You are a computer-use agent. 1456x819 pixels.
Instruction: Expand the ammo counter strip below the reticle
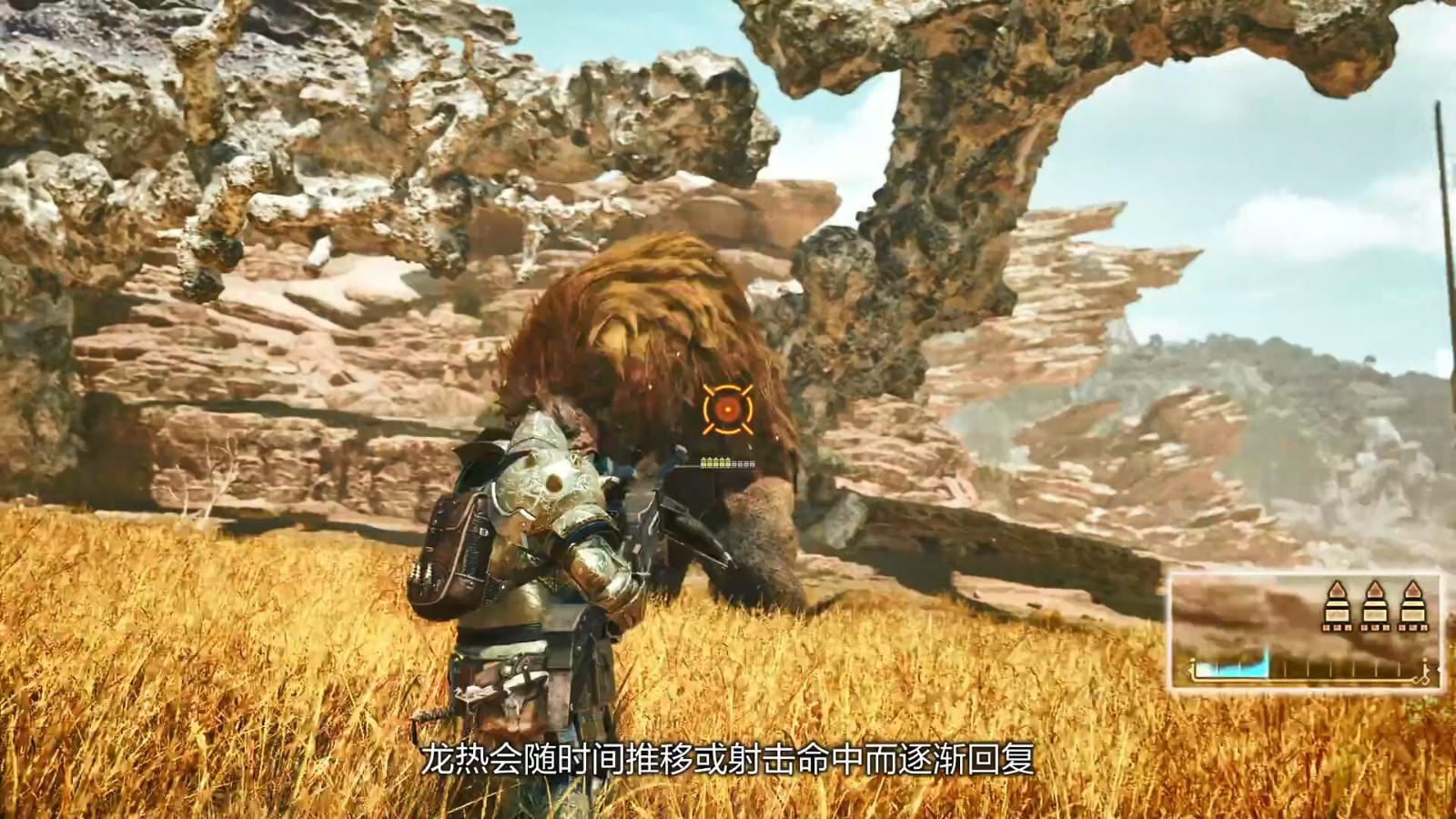pyautogui.click(x=726, y=464)
